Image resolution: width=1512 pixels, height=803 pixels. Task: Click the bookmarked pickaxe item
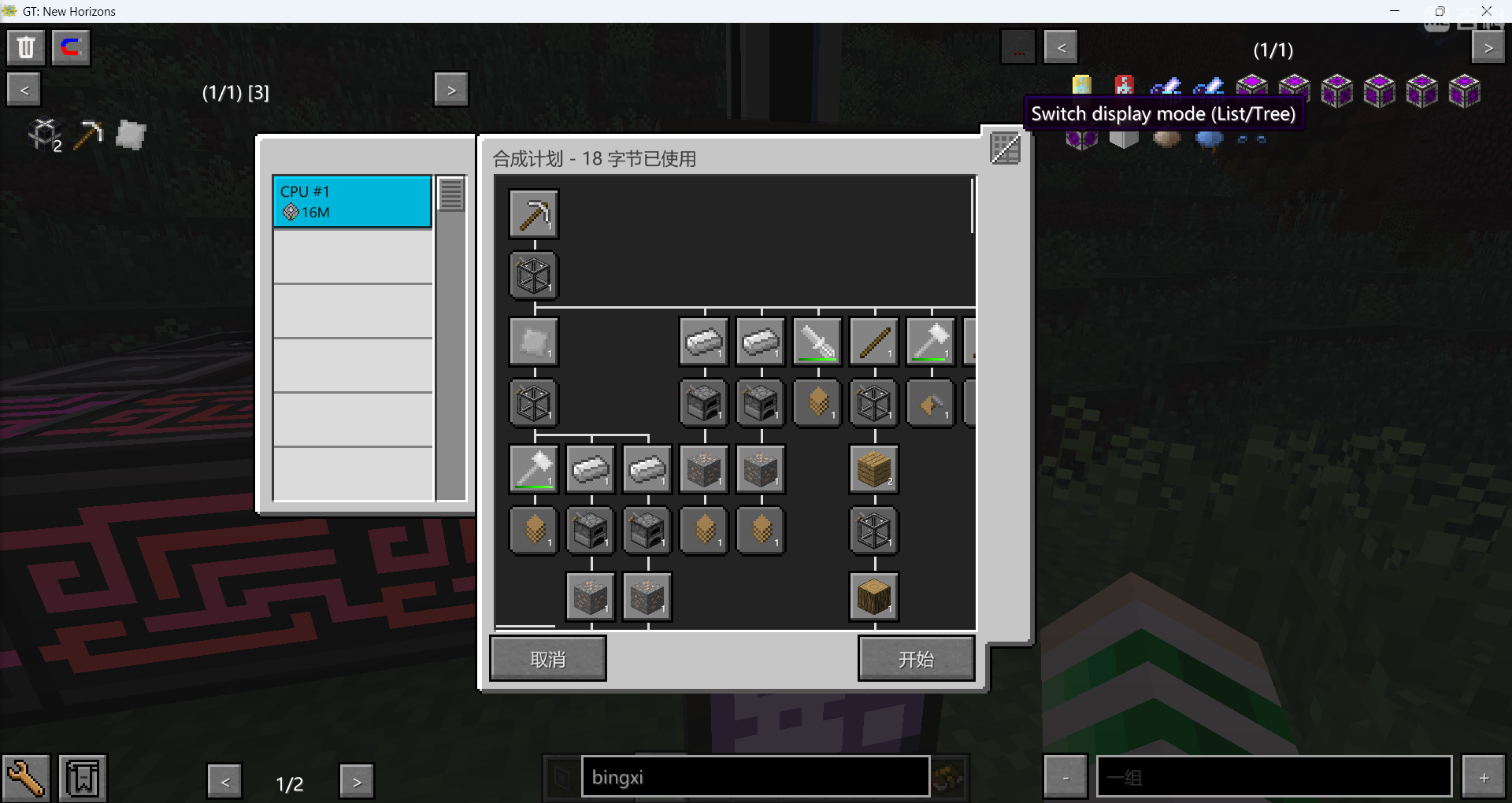pos(88,135)
